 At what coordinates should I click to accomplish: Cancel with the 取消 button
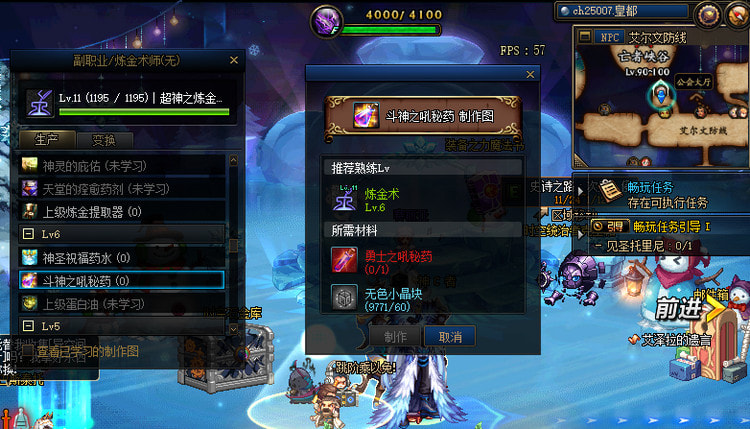pyautogui.click(x=450, y=337)
